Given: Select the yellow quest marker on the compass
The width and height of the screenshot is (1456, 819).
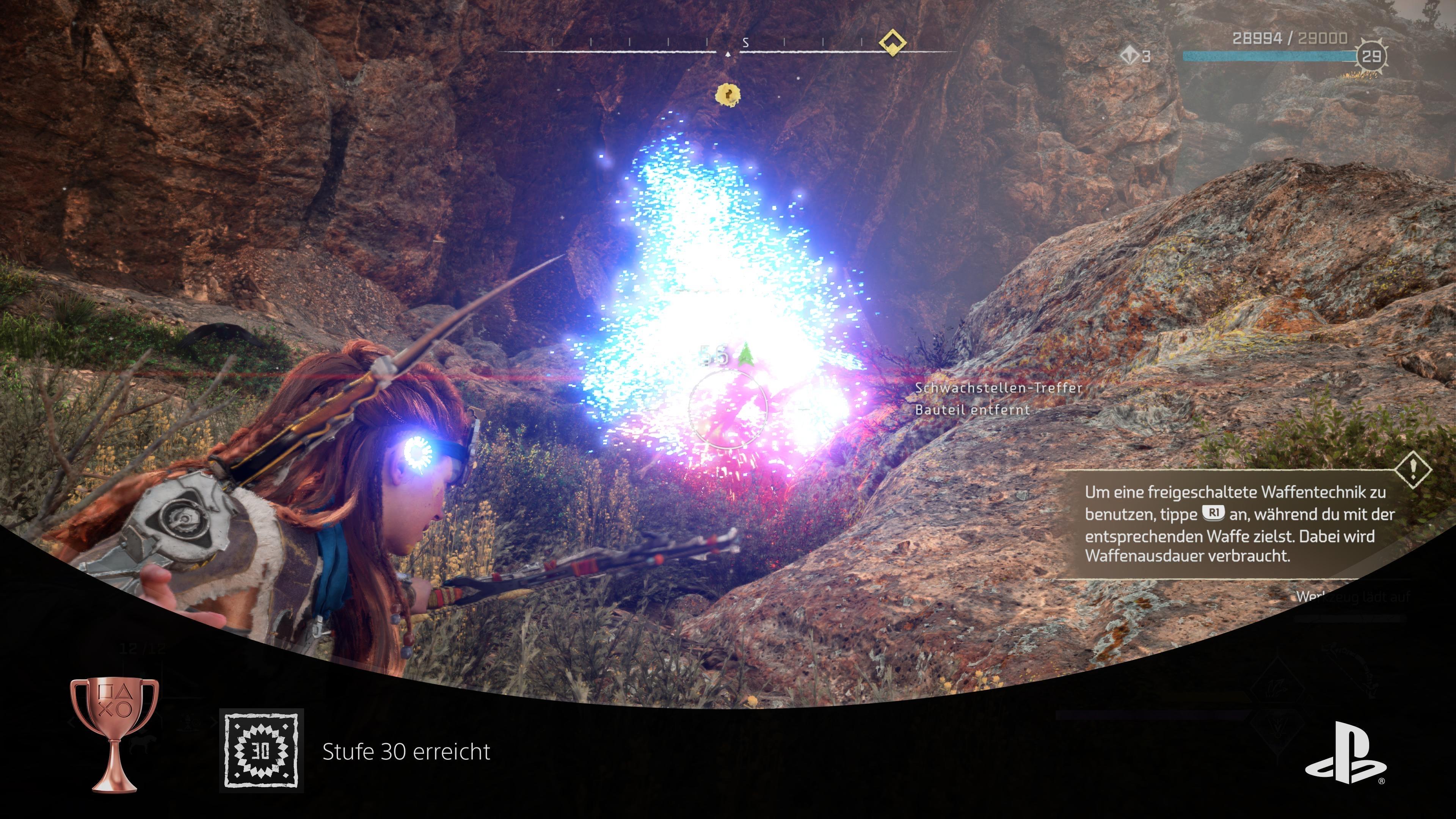Looking at the screenshot, I should pos(892,42).
